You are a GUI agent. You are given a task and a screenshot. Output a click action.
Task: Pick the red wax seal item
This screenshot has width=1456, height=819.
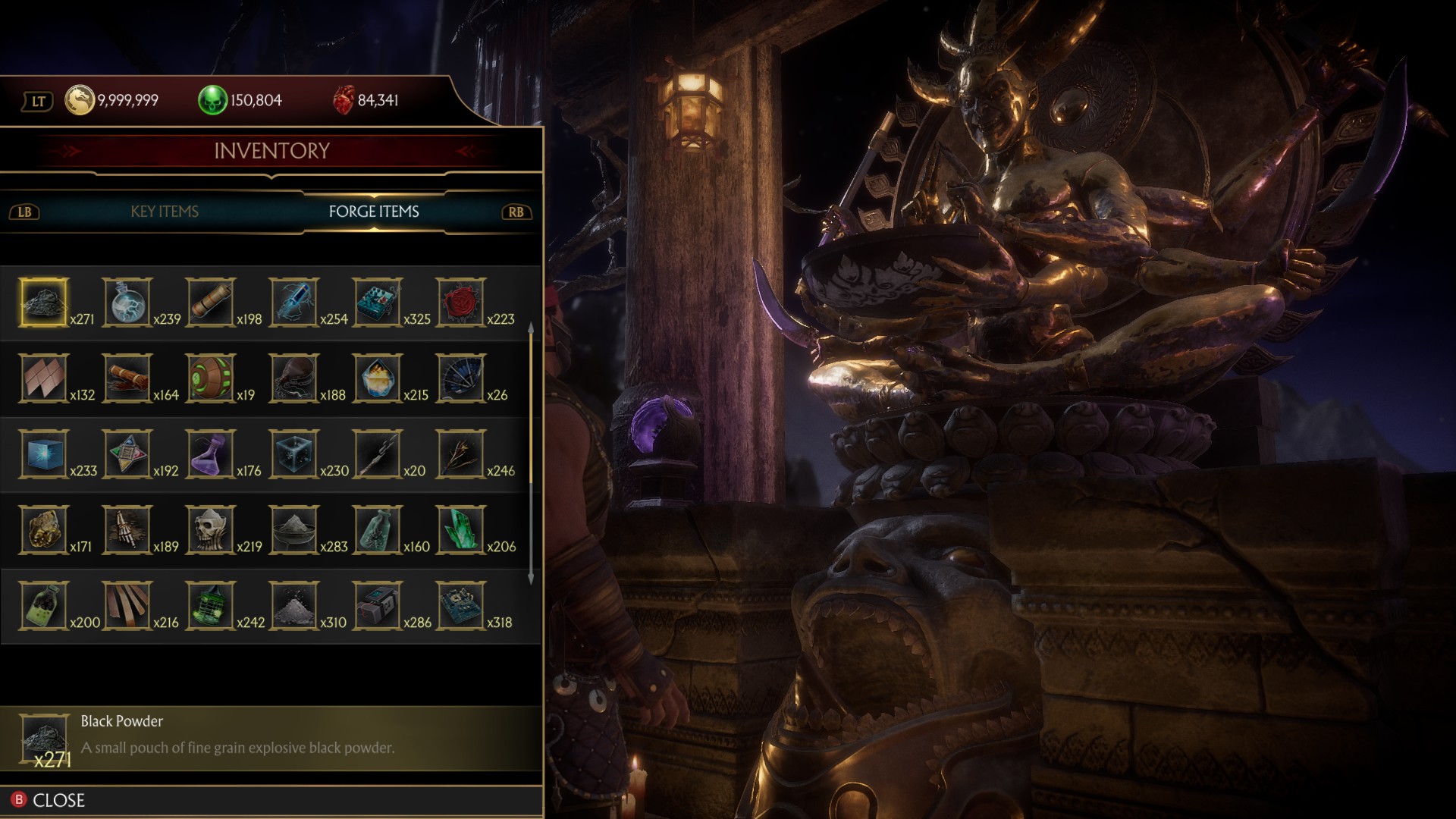(460, 303)
